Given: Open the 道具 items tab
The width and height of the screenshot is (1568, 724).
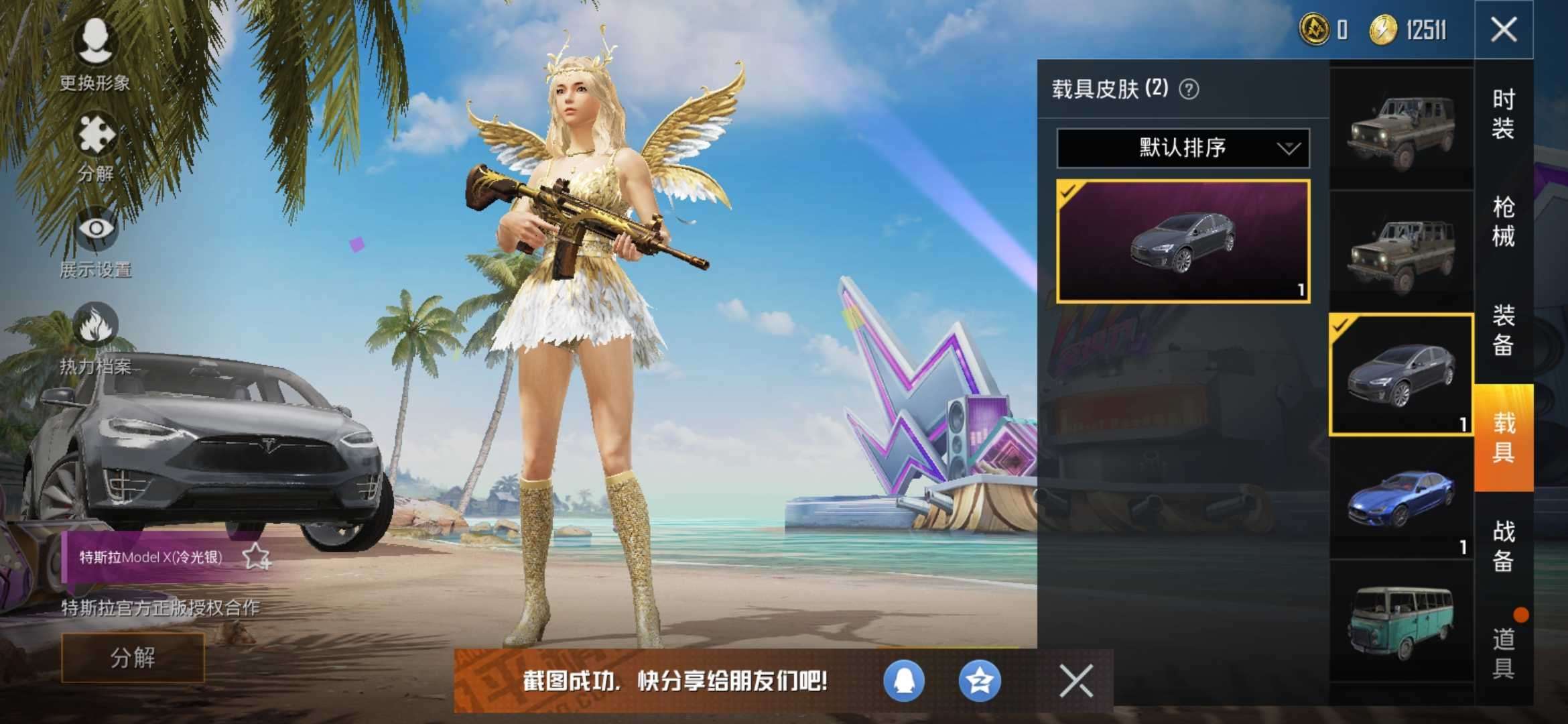Looking at the screenshot, I should 1503,654.
